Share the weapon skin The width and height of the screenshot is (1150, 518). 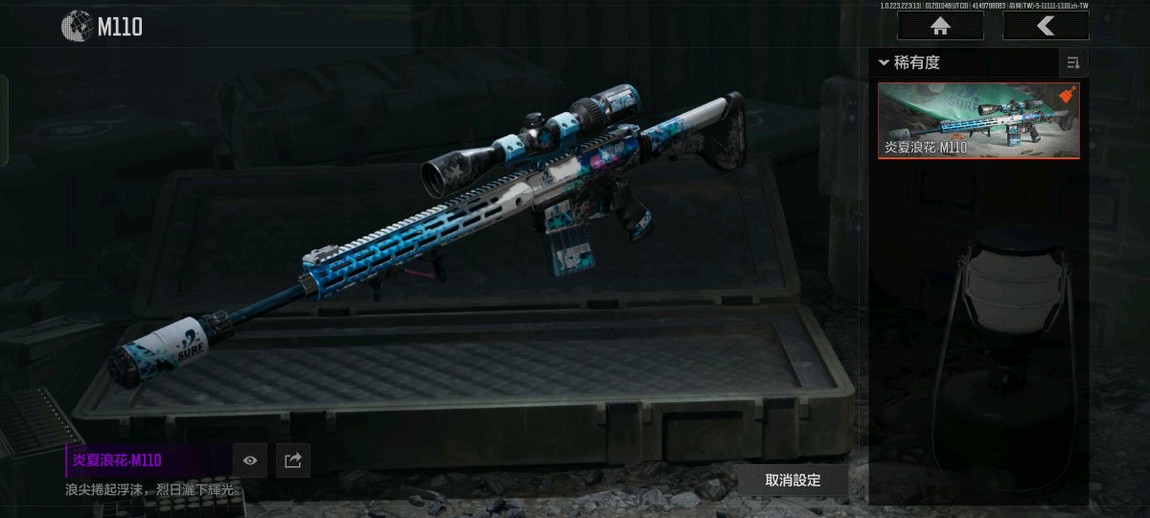coord(293,460)
